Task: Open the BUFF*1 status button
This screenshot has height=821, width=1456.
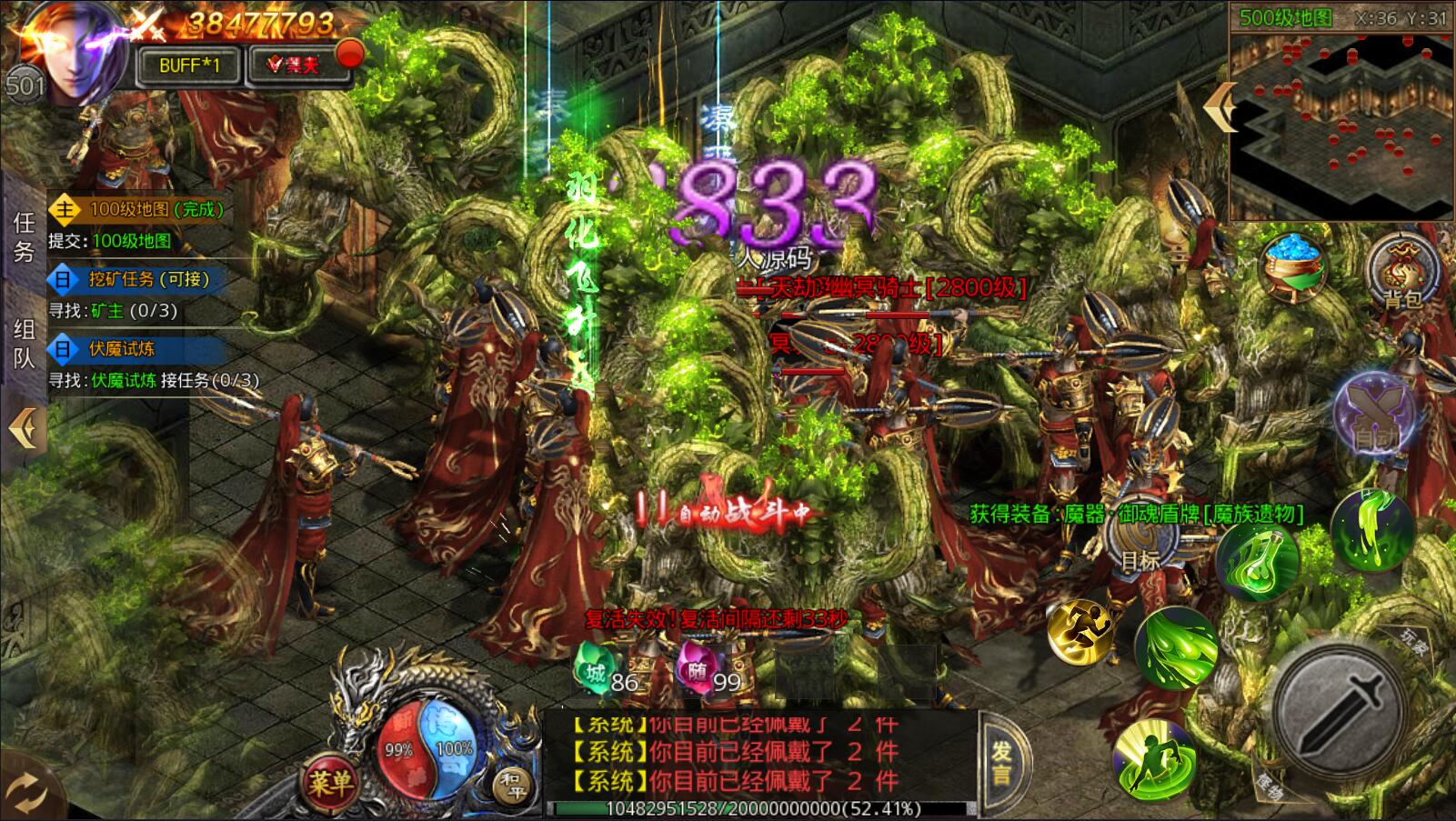Action: [x=190, y=65]
